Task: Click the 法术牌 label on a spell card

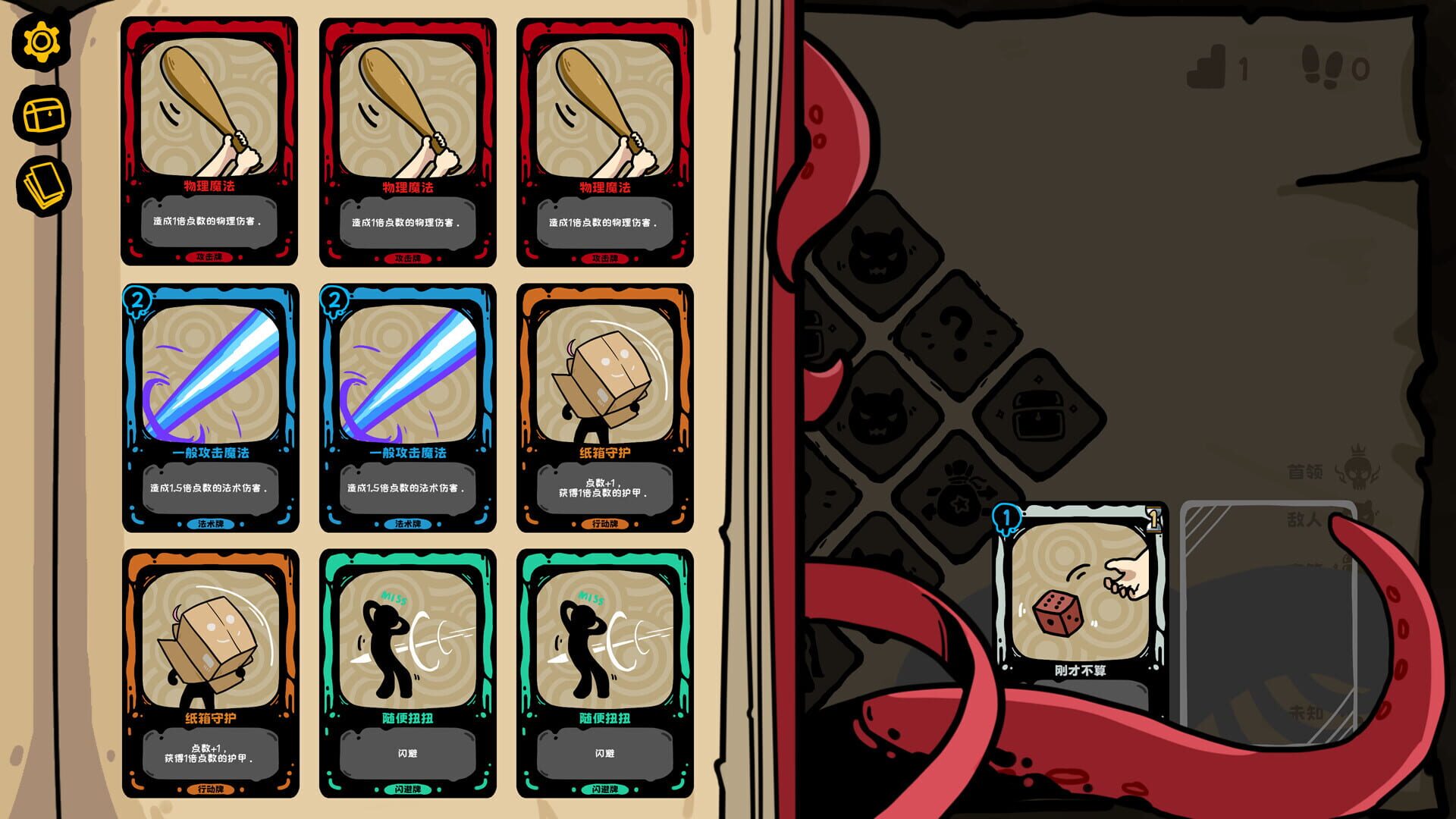Action: coord(209,523)
